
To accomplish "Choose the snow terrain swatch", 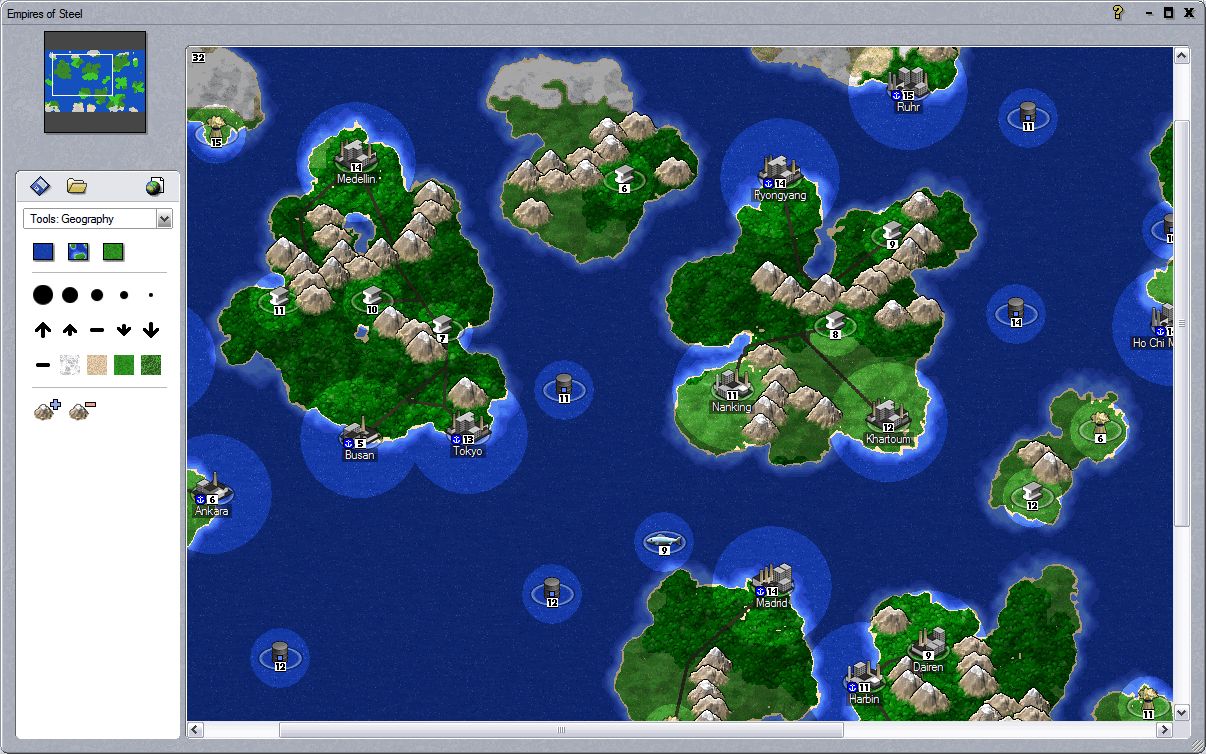I will (70, 365).
